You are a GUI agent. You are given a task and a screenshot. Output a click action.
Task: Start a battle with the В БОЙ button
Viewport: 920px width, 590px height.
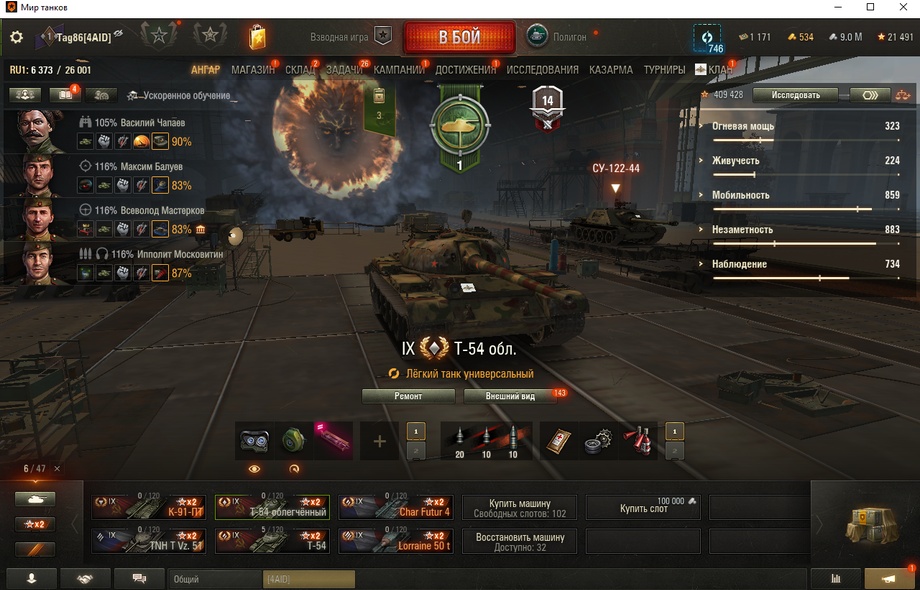pyautogui.click(x=459, y=38)
